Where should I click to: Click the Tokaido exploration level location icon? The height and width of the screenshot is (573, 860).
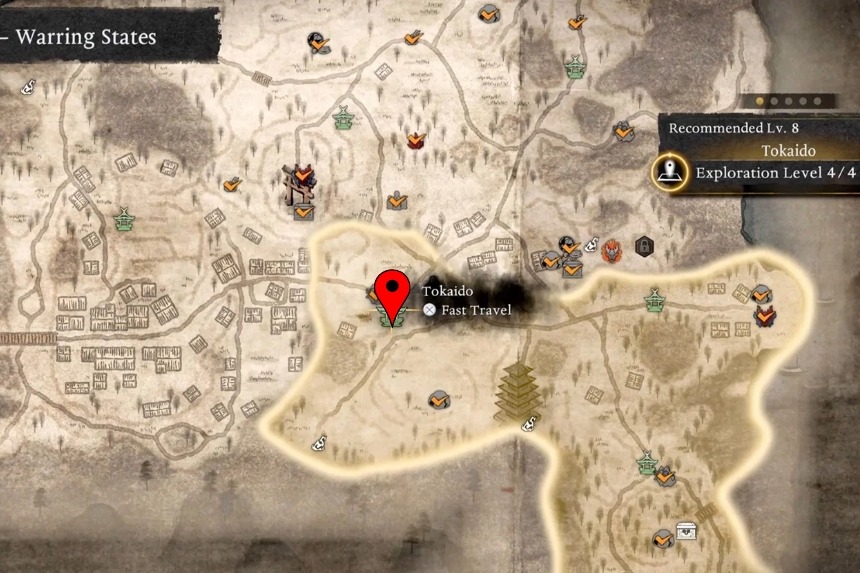668,172
